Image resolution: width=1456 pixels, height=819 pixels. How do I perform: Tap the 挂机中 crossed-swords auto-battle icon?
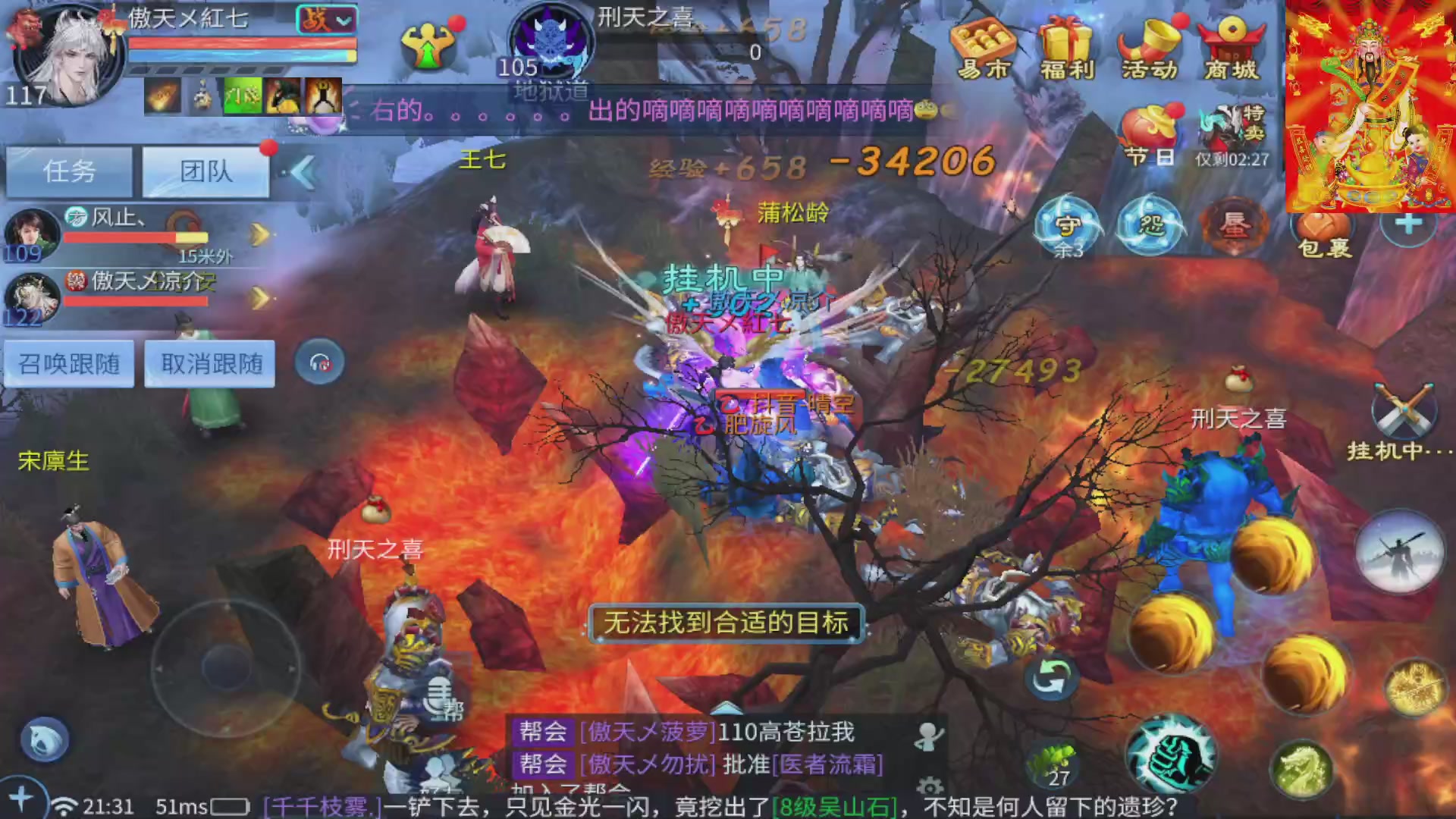[1403, 409]
